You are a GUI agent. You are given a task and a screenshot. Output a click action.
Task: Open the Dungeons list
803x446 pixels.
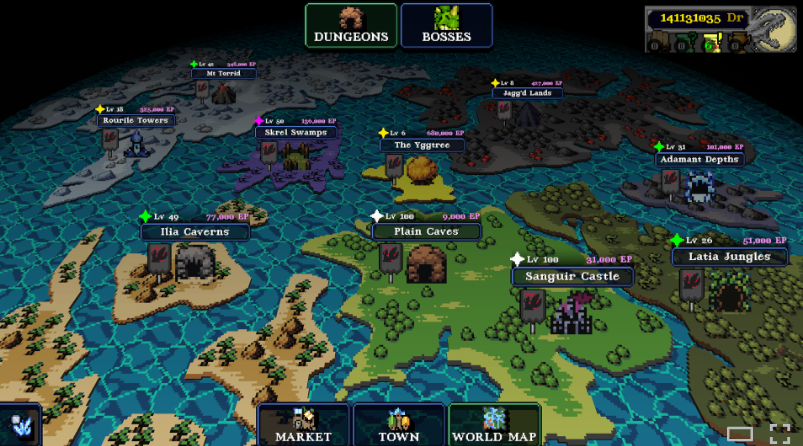(x=350, y=26)
